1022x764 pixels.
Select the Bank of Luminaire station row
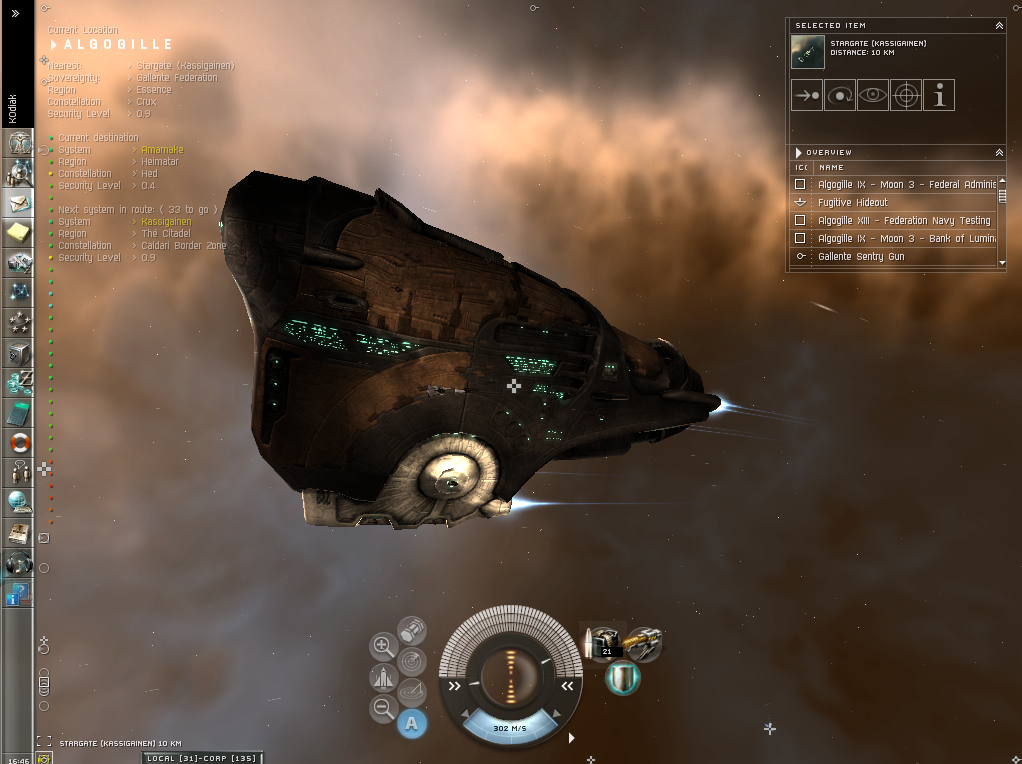(904, 238)
